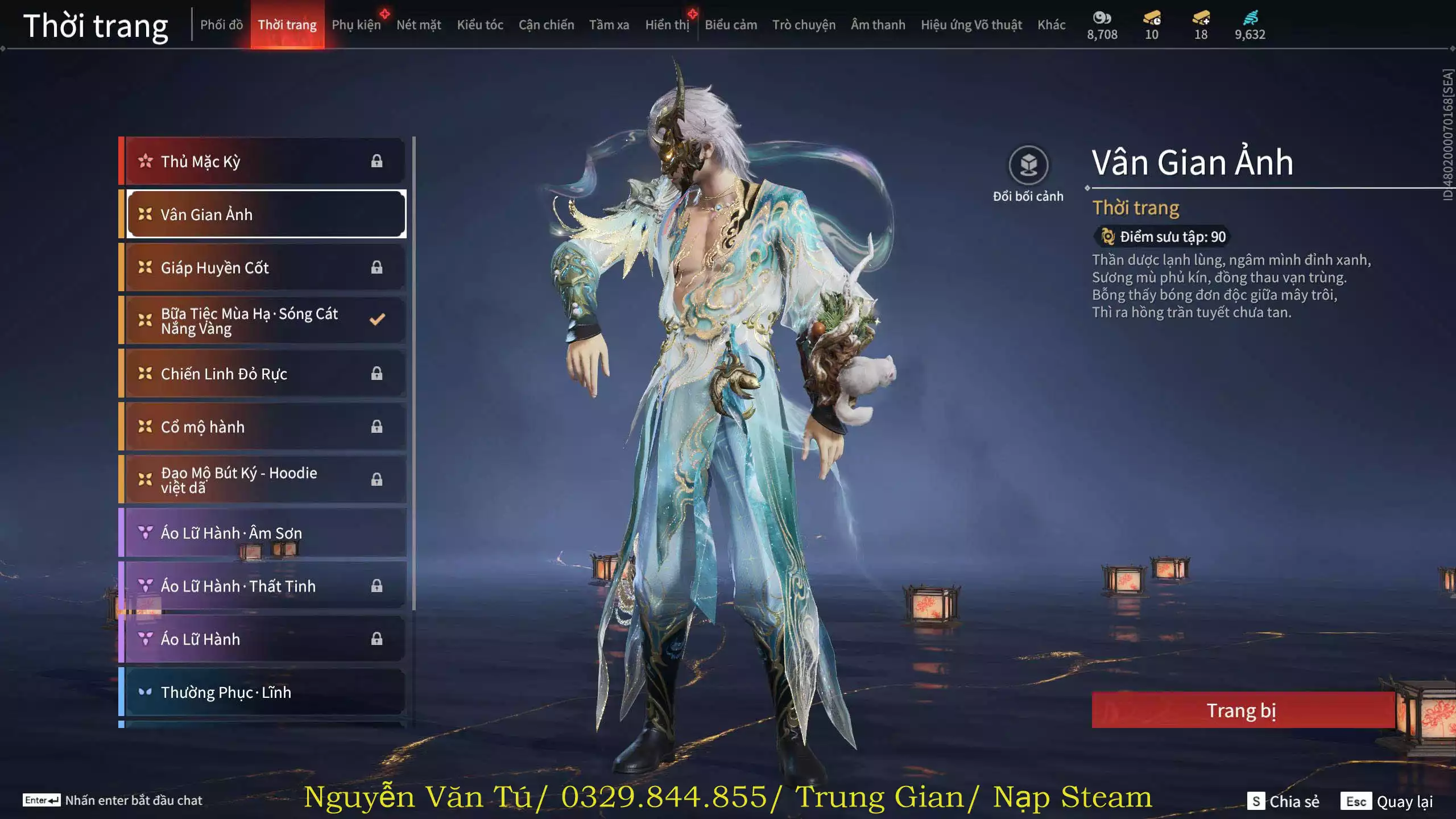This screenshot has width=1456, height=819.
Task: Click the Chia sẻ share button
Action: (x=1283, y=801)
